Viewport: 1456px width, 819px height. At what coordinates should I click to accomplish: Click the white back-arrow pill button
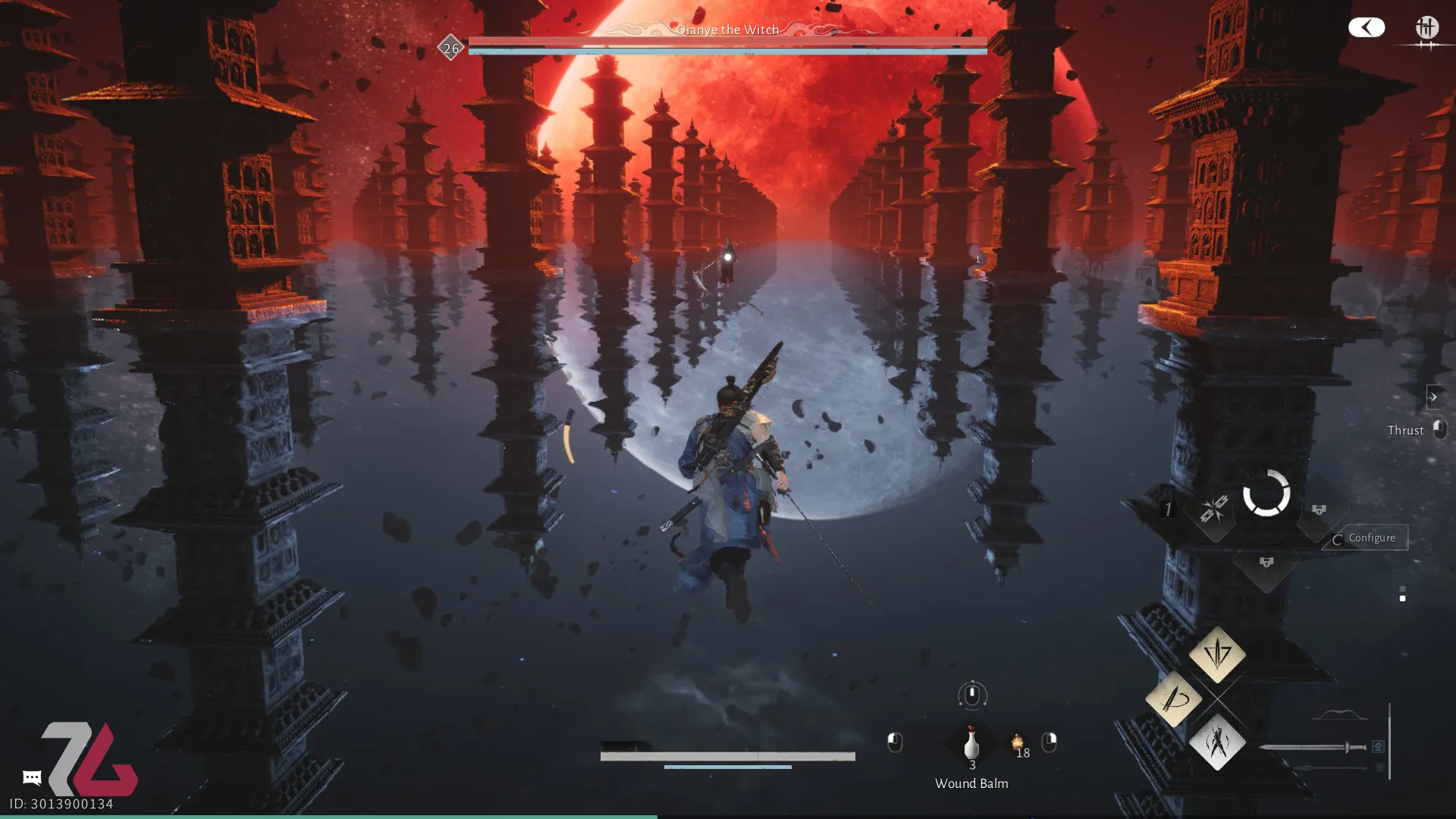[1367, 28]
